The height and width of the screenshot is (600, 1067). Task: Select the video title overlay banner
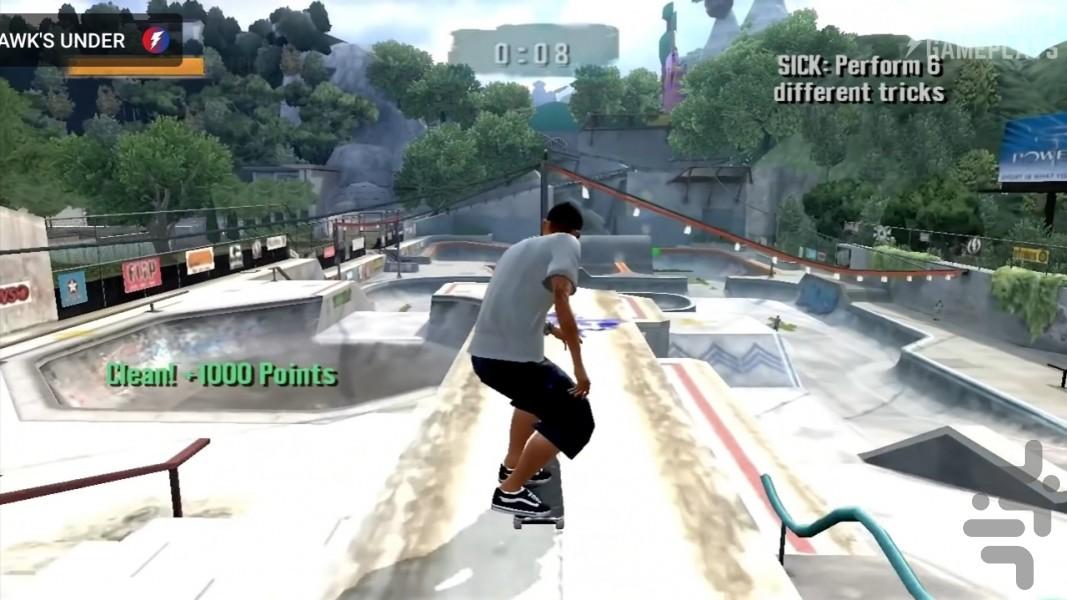click(x=64, y=41)
